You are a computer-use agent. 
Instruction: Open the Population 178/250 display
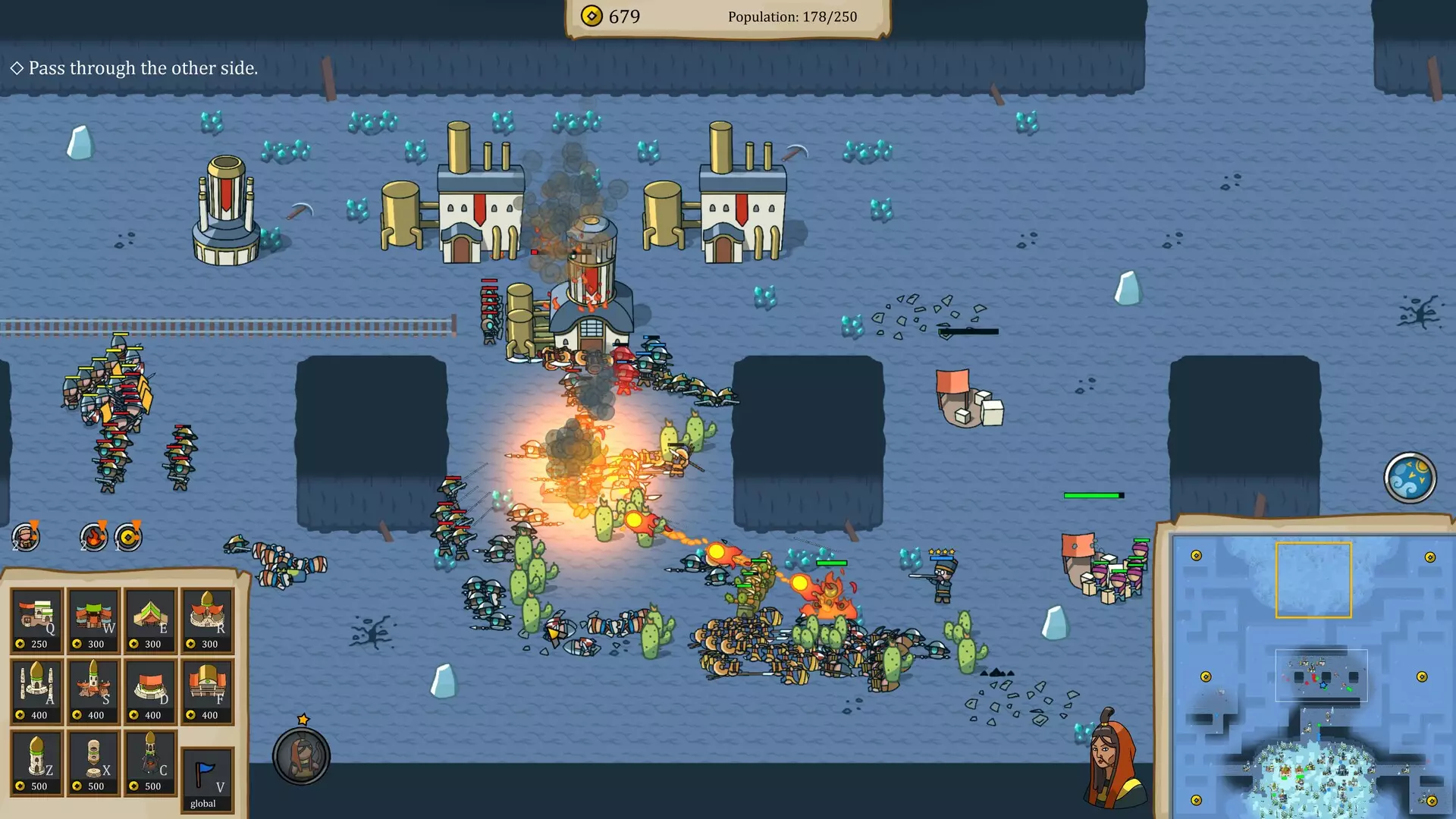coord(792,16)
